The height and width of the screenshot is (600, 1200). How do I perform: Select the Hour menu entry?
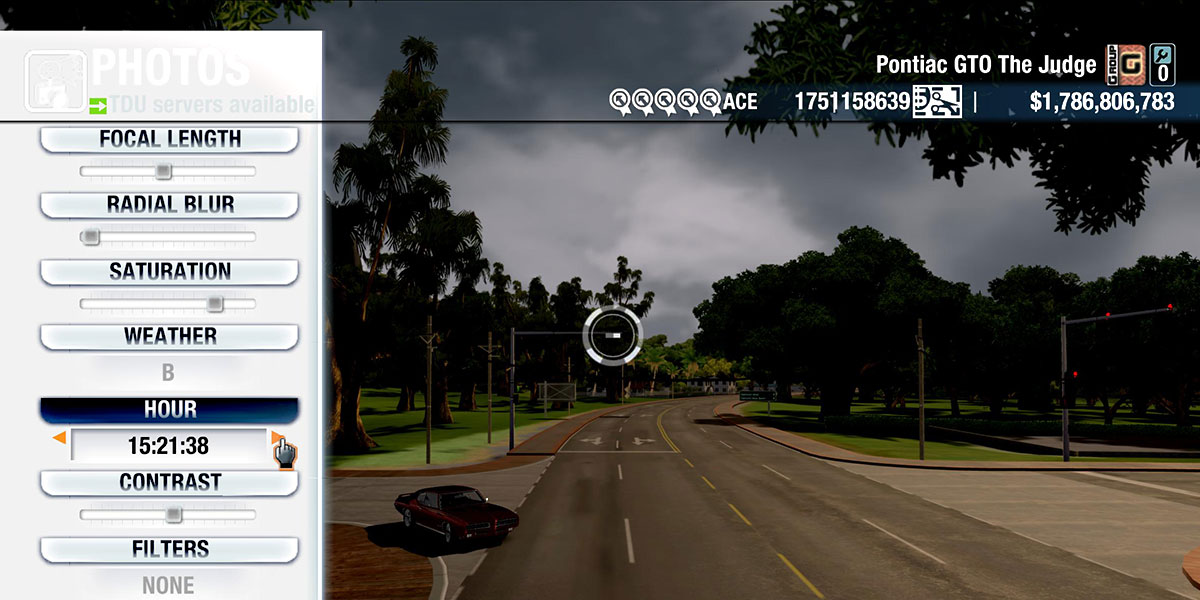169,410
